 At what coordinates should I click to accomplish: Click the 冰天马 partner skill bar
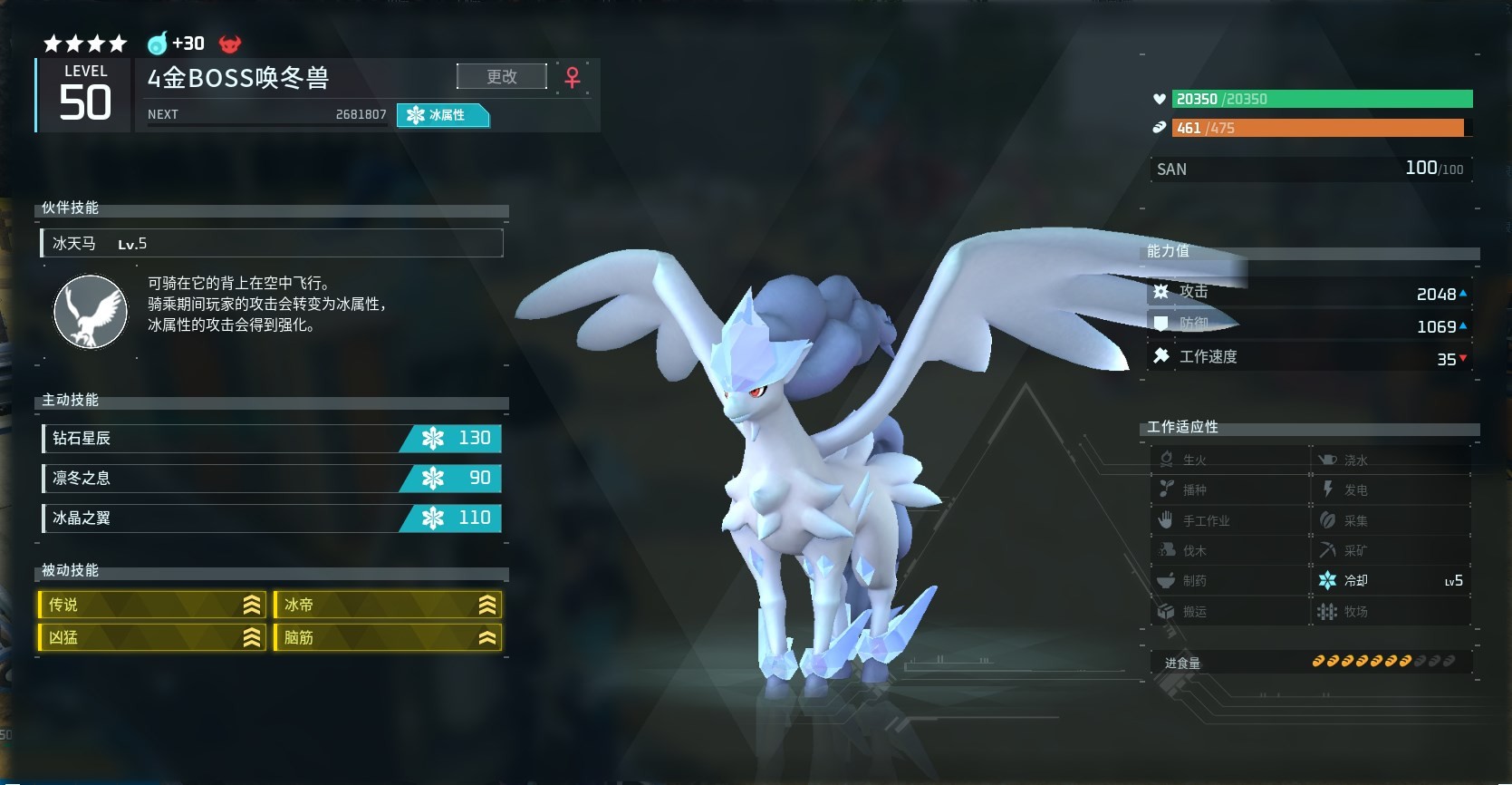click(272, 244)
